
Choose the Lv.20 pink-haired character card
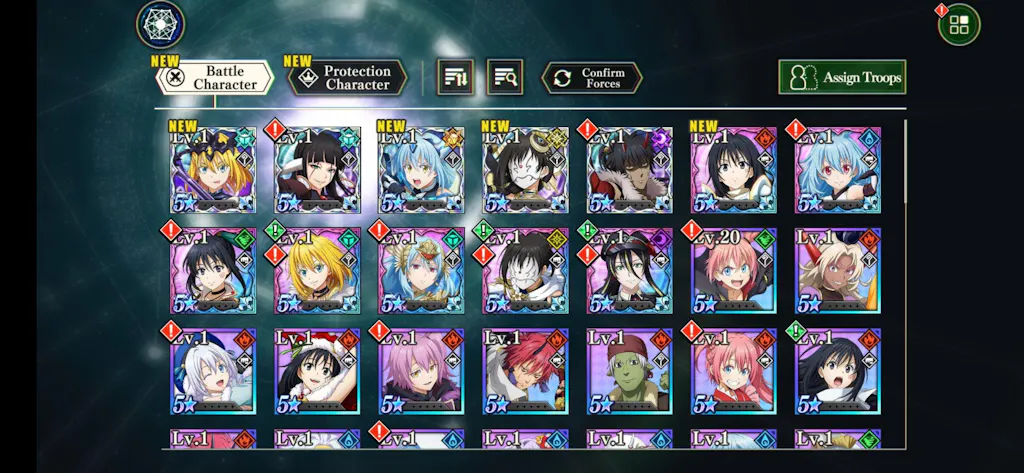click(733, 271)
